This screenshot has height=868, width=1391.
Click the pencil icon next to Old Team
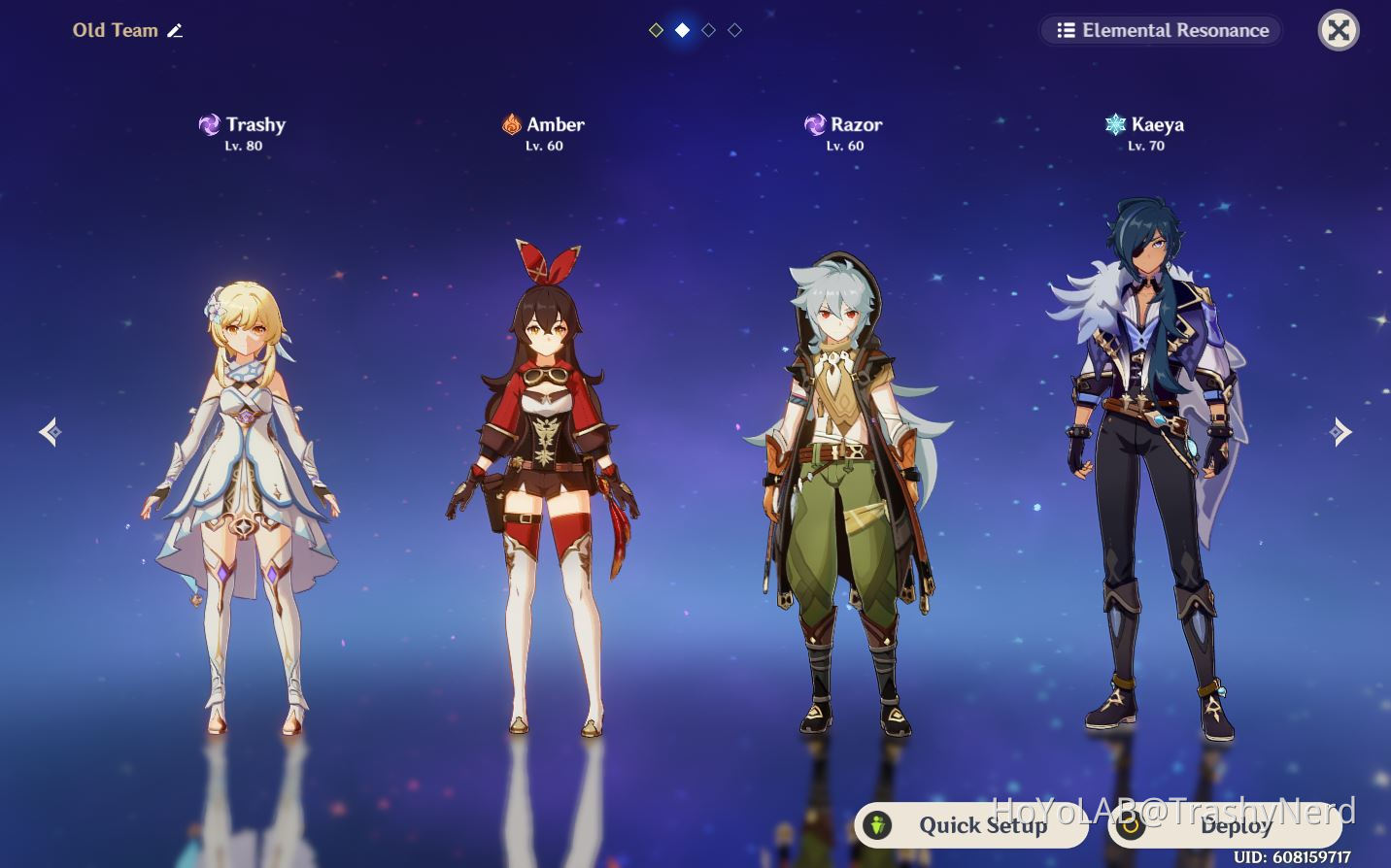tap(176, 30)
